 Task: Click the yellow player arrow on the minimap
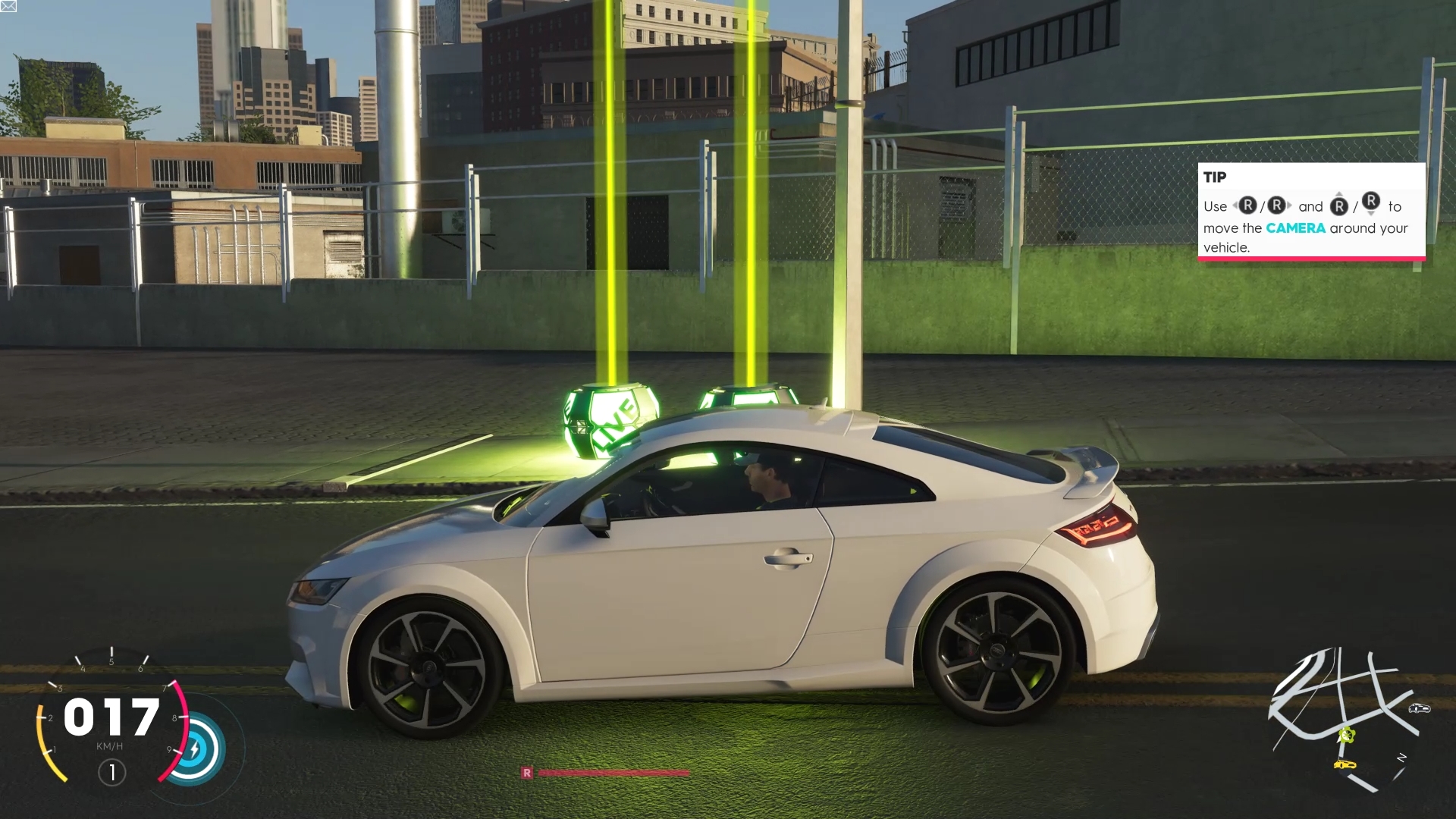pyautogui.click(x=1348, y=734)
